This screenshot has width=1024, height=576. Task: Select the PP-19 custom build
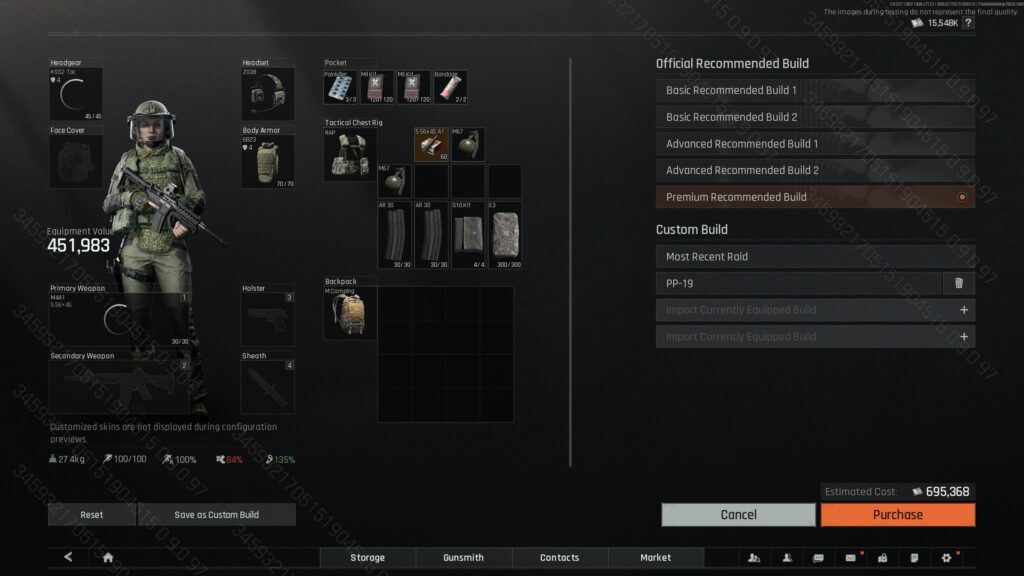click(x=797, y=283)
